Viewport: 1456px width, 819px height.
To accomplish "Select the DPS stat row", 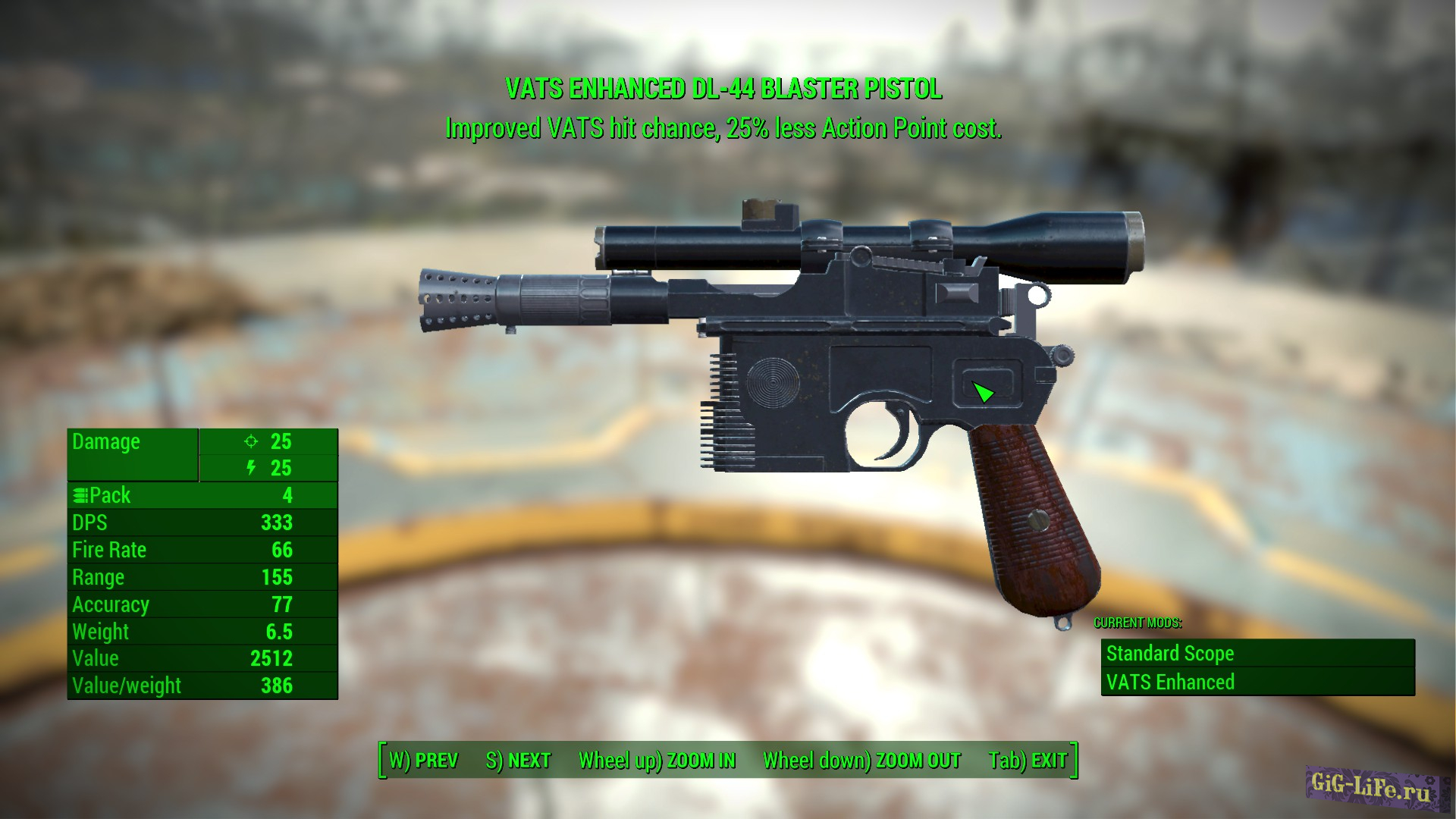I will coord(201,522).
